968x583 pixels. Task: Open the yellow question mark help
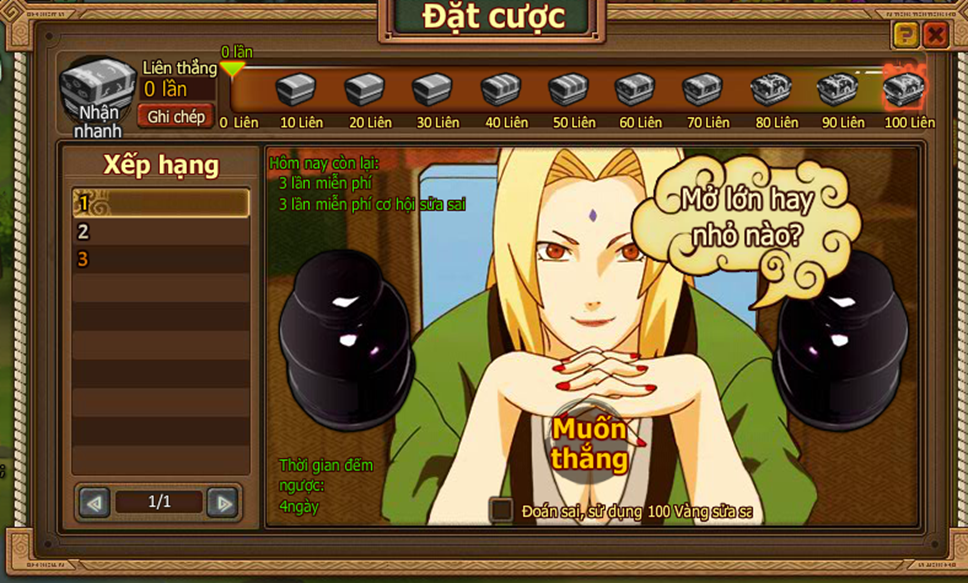(905, 36)
